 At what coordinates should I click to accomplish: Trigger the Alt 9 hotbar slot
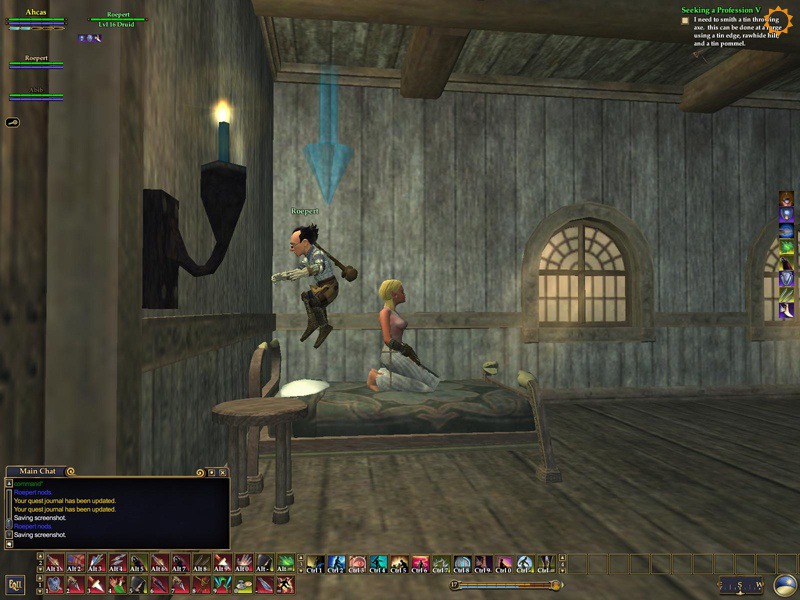tap(222, 563)
